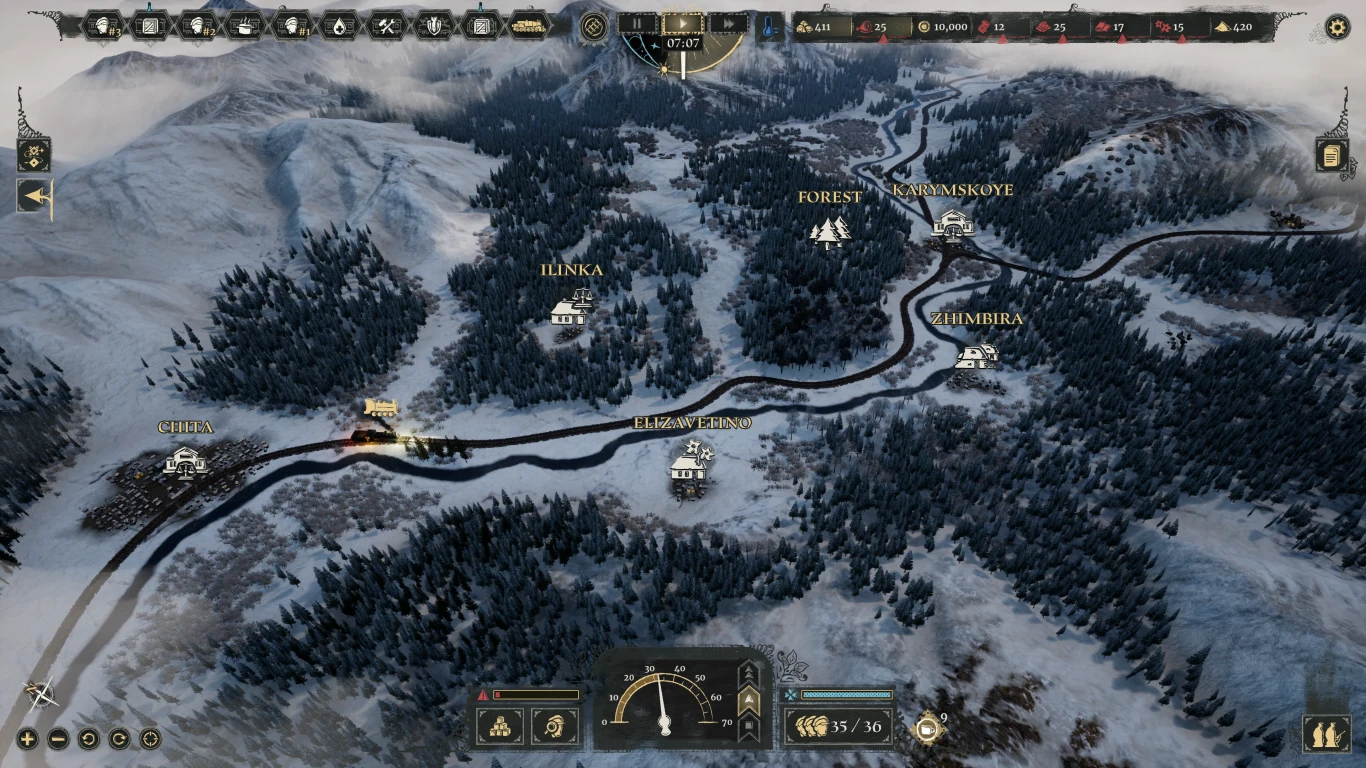Viewport: 1366px width, 768px height.
Task: Open the workshop hammer and wrench car
Action: [x=387, y=26]
